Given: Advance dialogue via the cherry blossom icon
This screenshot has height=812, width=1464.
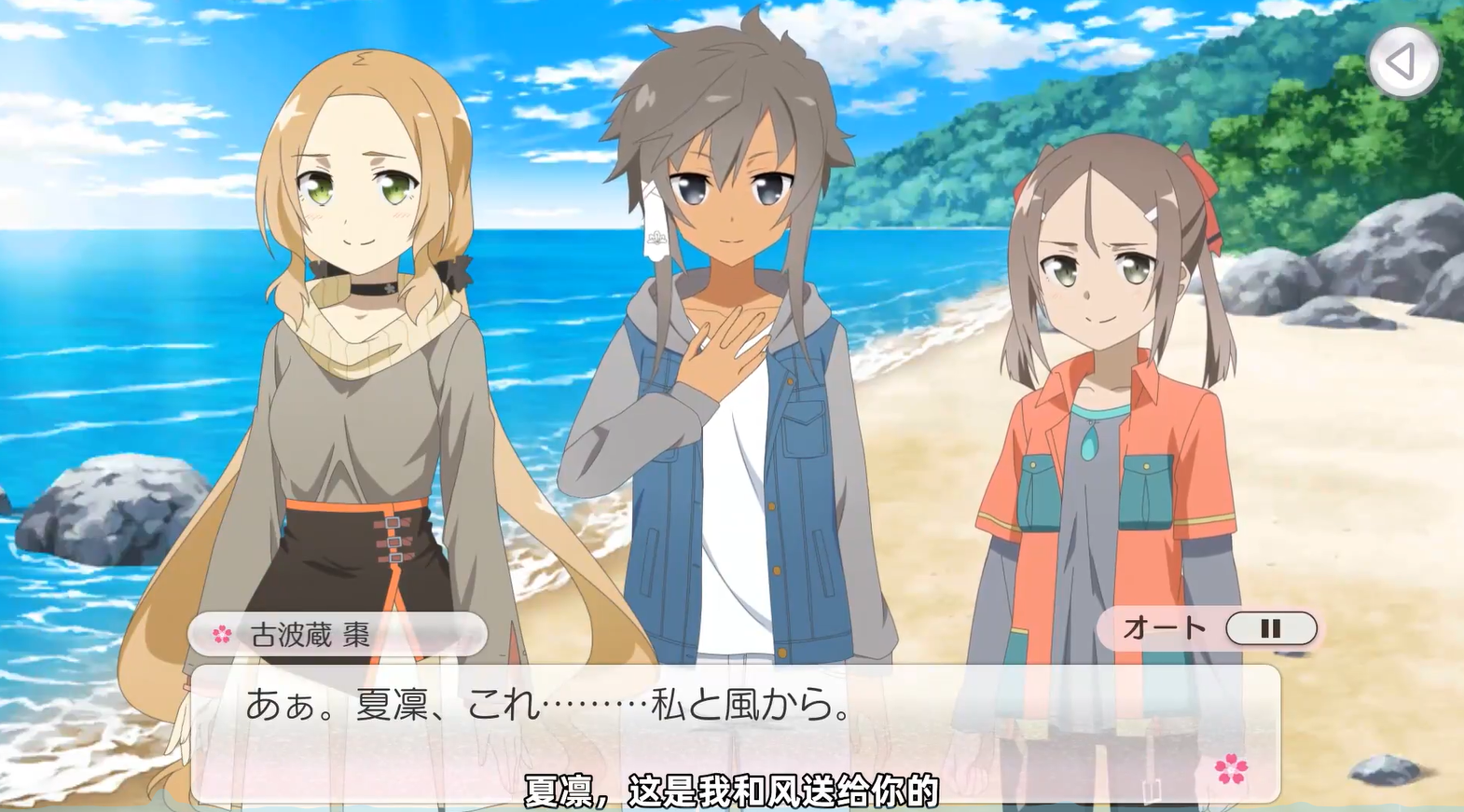Looking at the screenshot, I should [1231, 769].
